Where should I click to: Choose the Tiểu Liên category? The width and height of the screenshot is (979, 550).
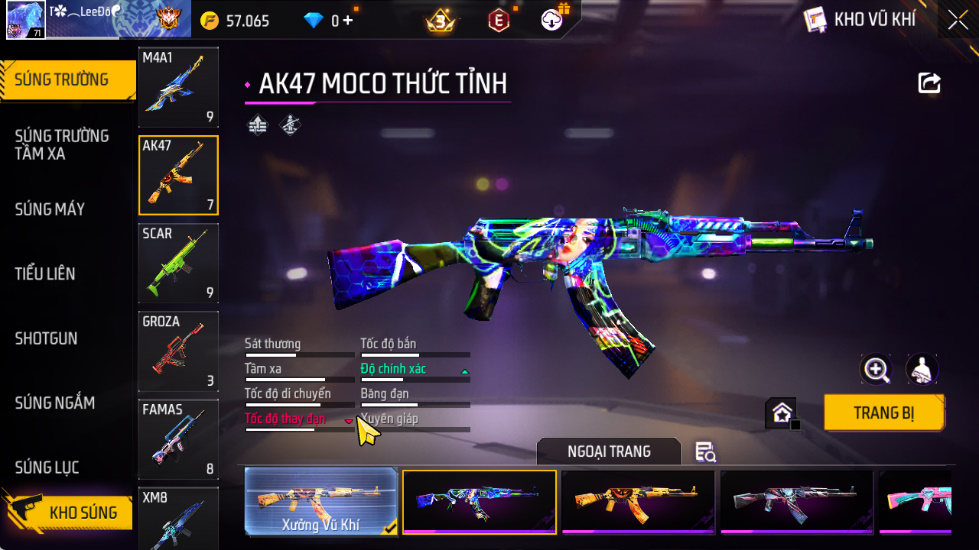tap(45, 273)
